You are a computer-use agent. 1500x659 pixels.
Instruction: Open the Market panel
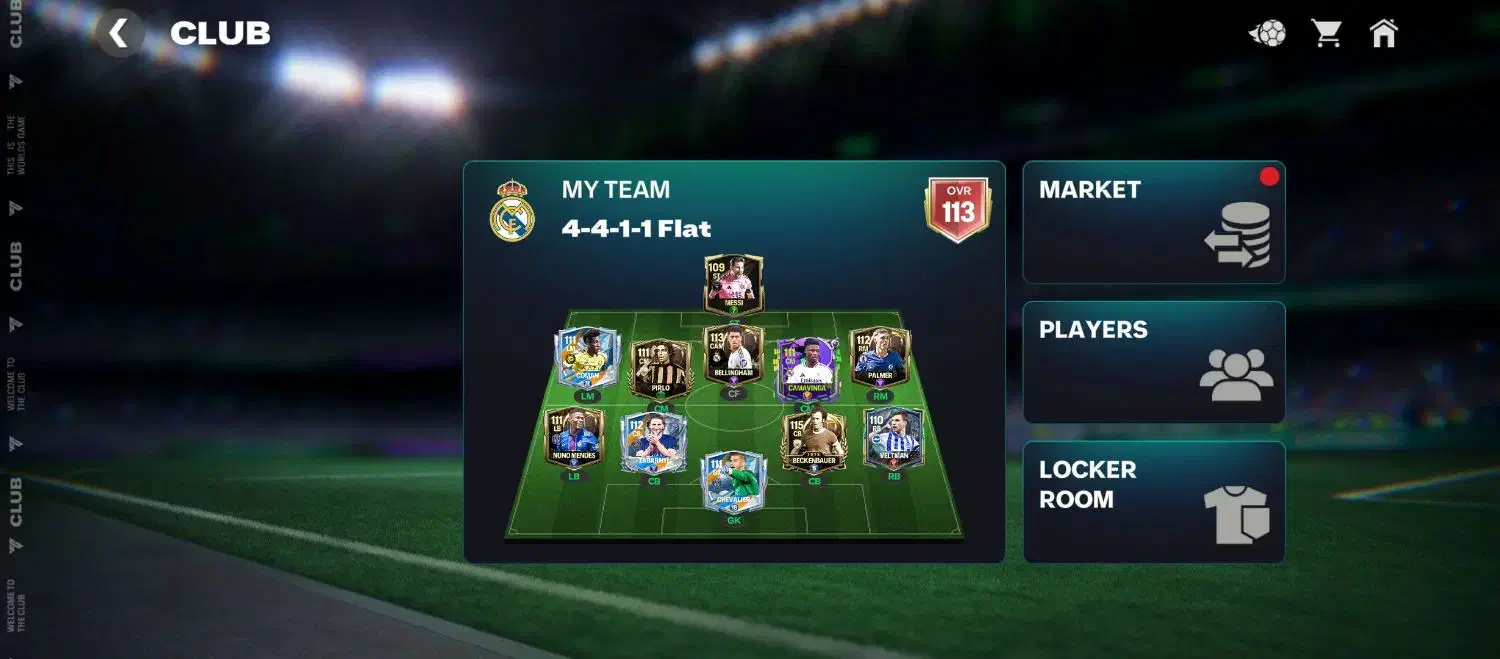coord(1153,222)
